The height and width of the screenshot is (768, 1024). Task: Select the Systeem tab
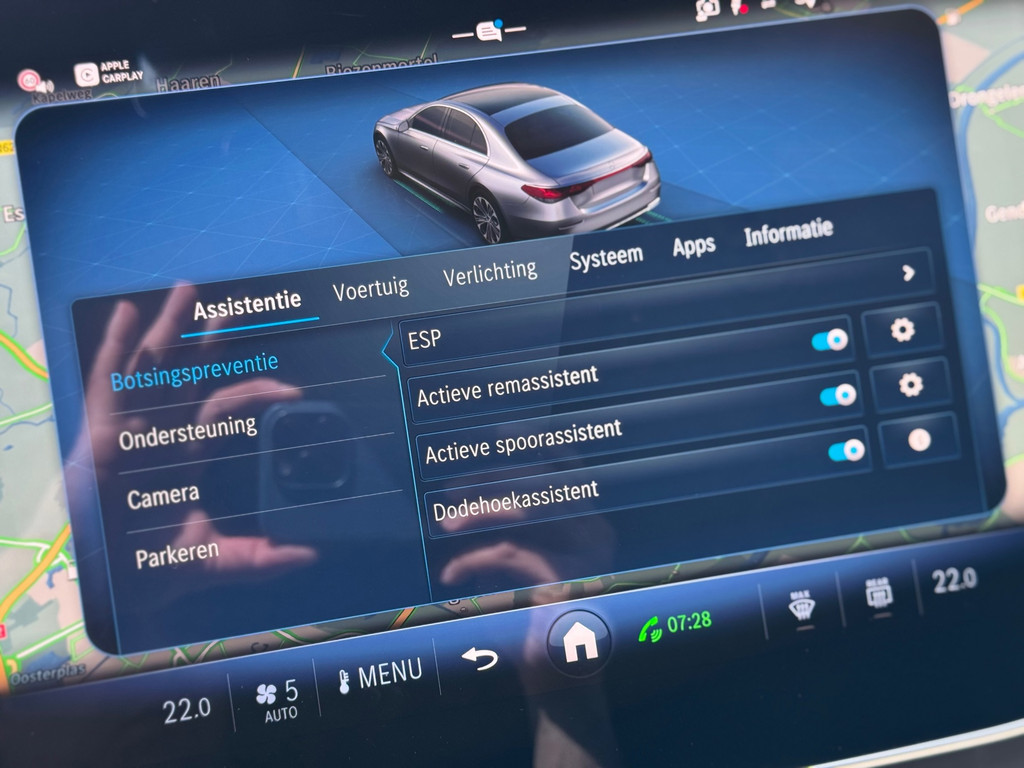pyautogui.click(x=605, y=257)
